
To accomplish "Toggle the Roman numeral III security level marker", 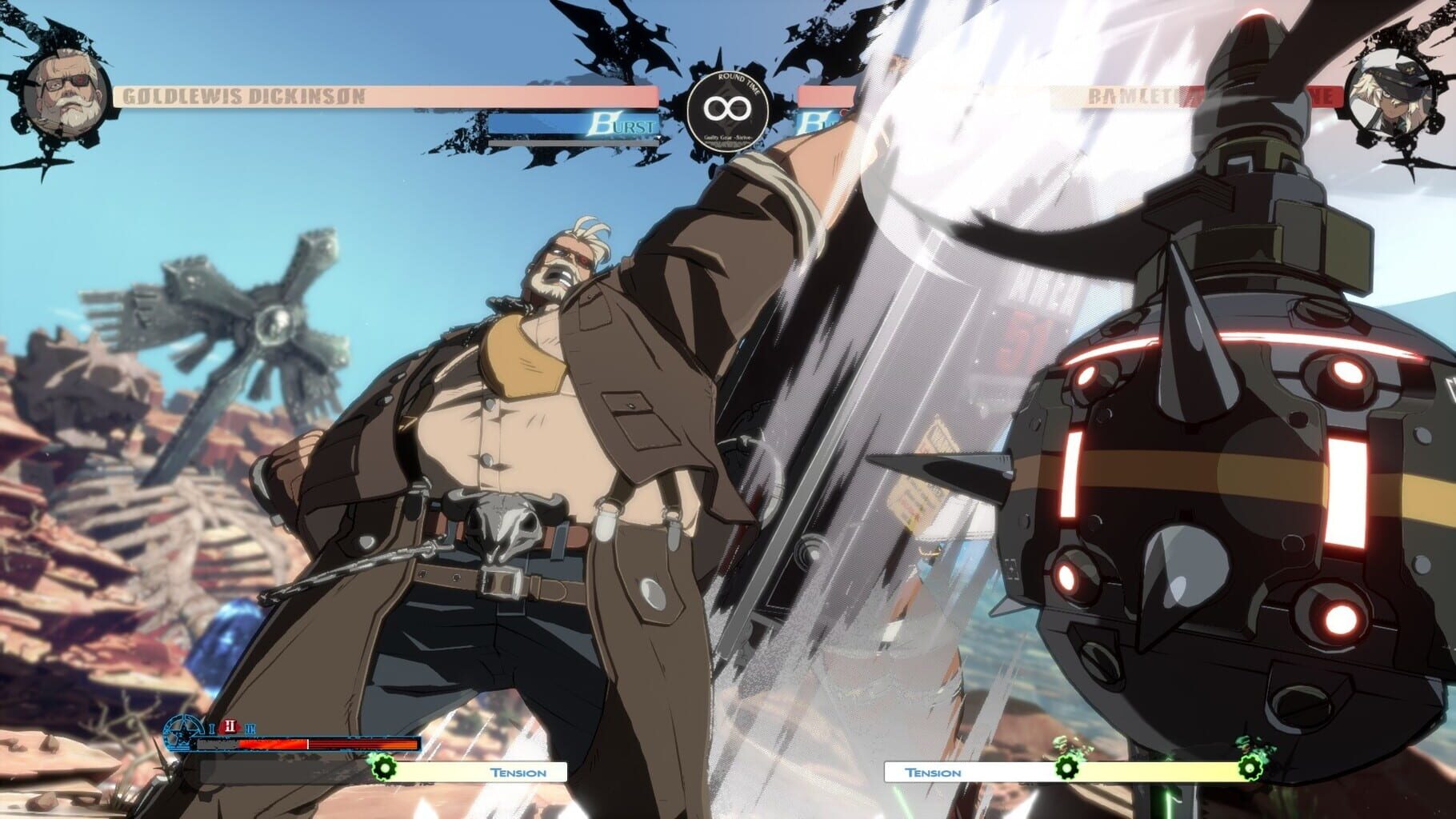I will tap(250, 729).
